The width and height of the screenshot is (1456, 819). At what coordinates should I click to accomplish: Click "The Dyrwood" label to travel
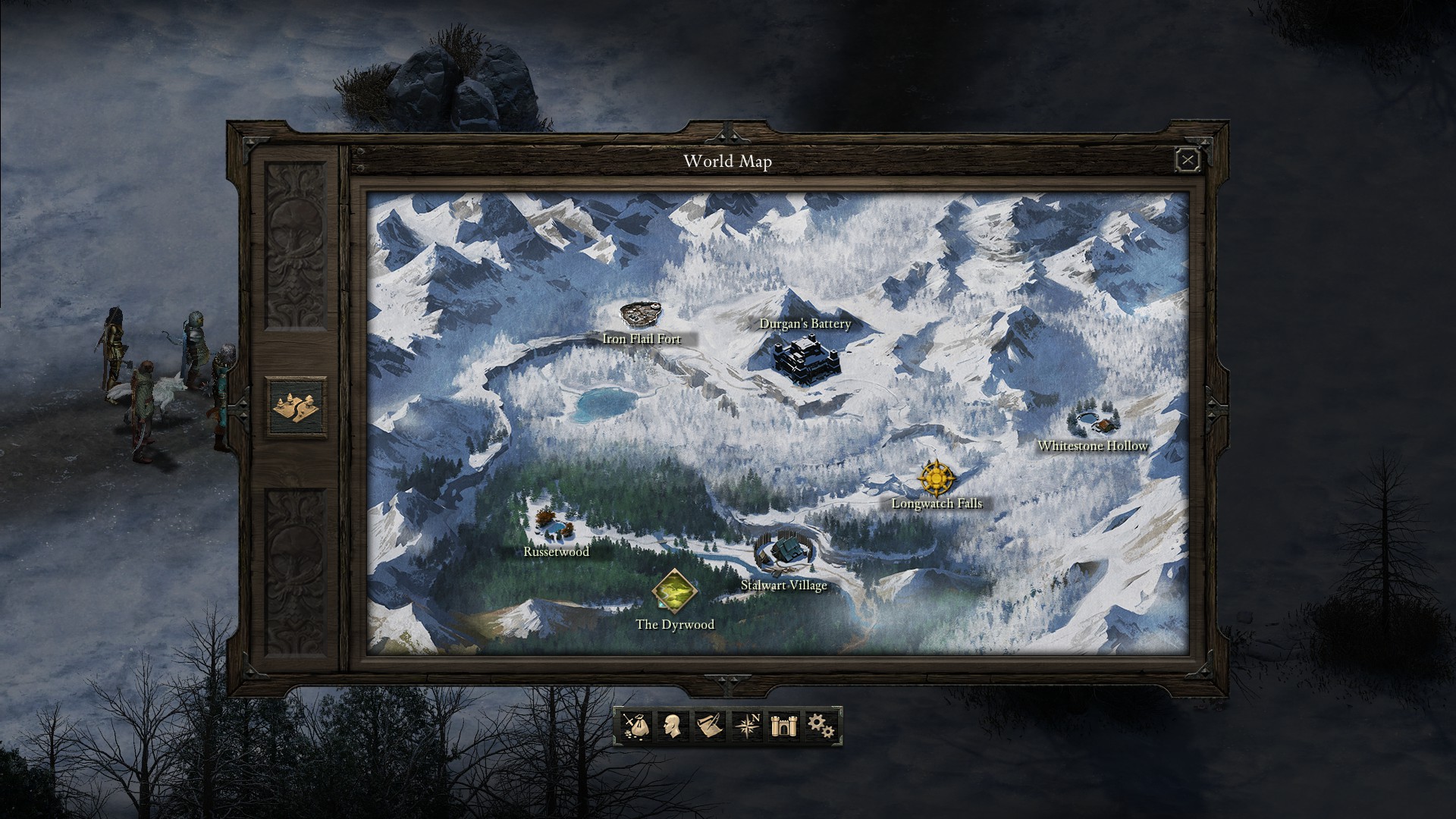pos(676,624)
